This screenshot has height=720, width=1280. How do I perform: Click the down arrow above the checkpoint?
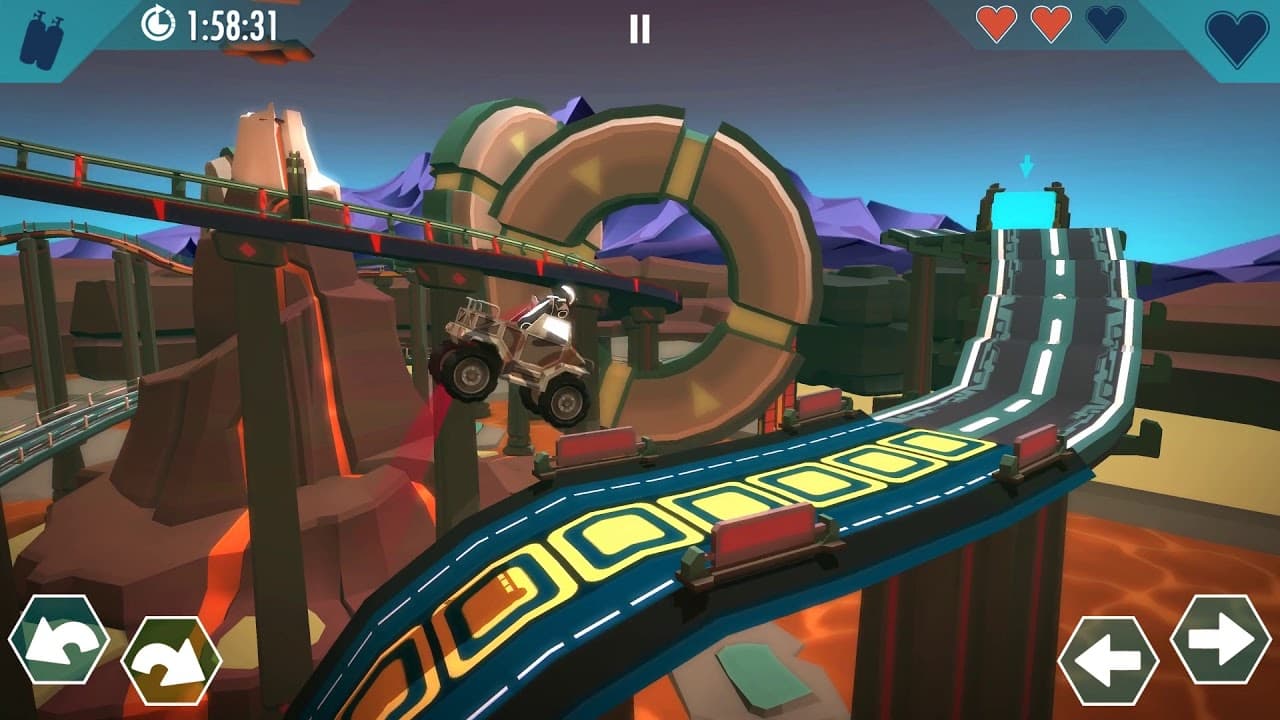(1028, 165)
